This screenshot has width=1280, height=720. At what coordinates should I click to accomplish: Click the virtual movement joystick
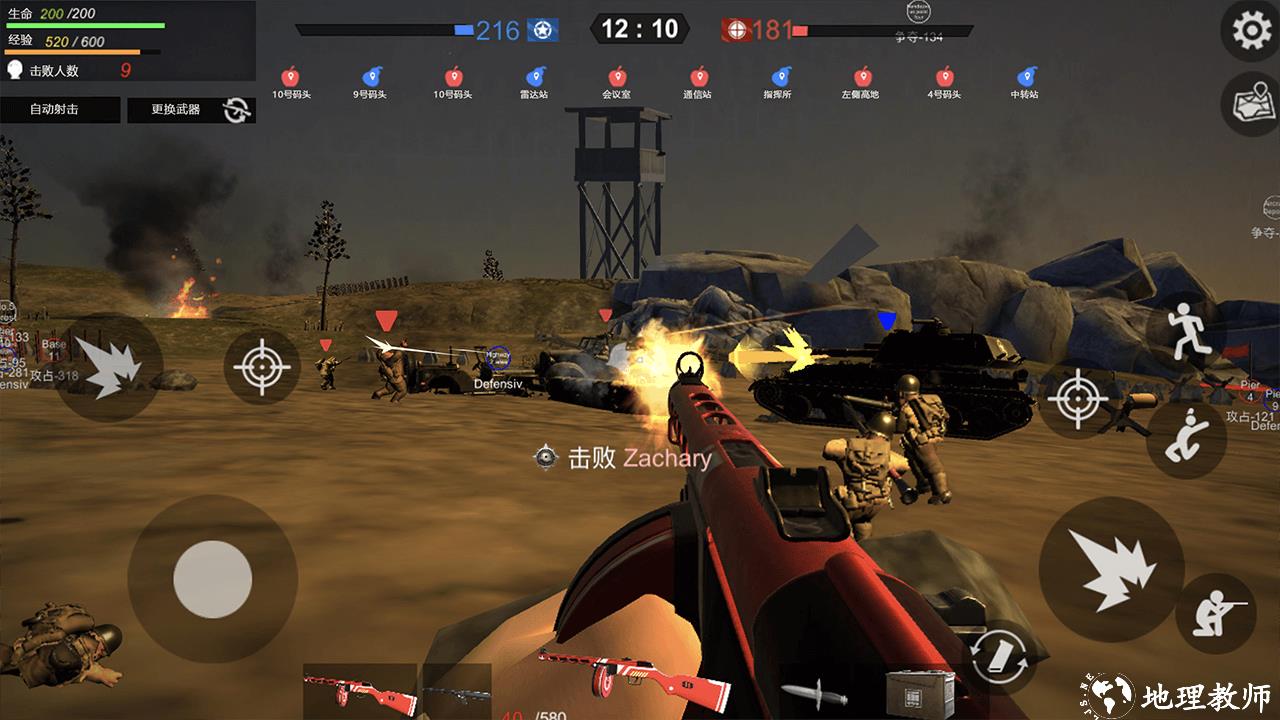[212, 578]
